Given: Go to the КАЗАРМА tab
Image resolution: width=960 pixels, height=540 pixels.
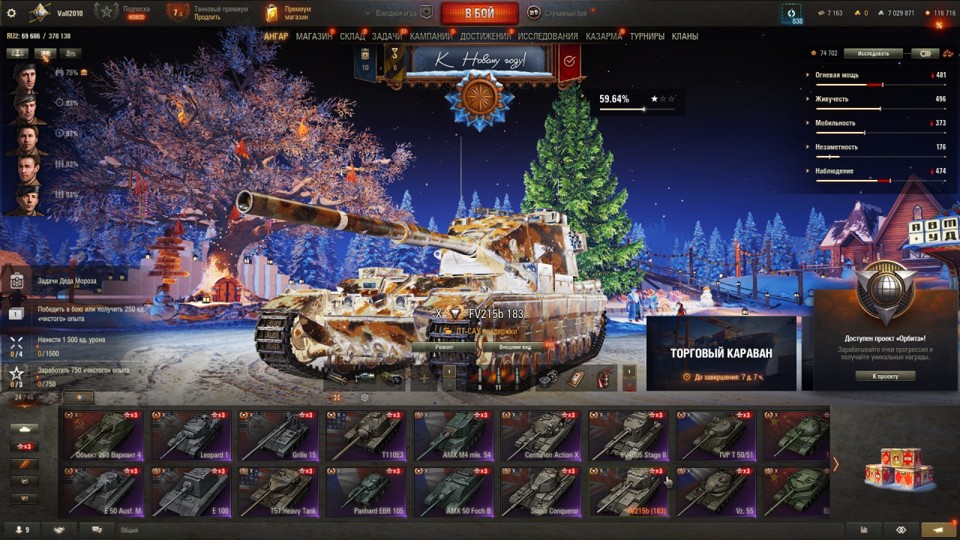Looking at the screenshot, I should pyautogui.click(x=604, y=36).
